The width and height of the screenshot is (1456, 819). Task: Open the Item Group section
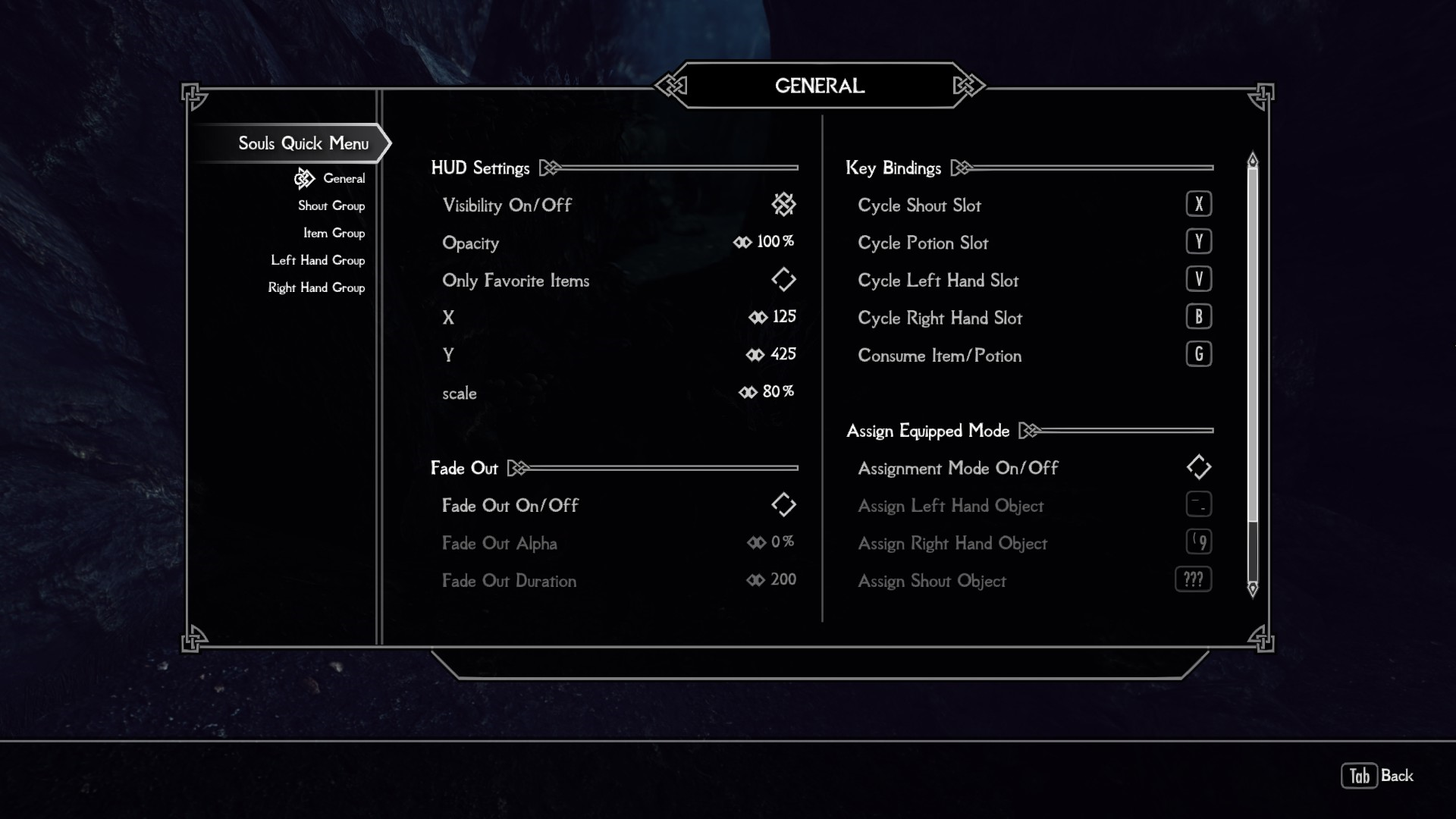(334, 233)
